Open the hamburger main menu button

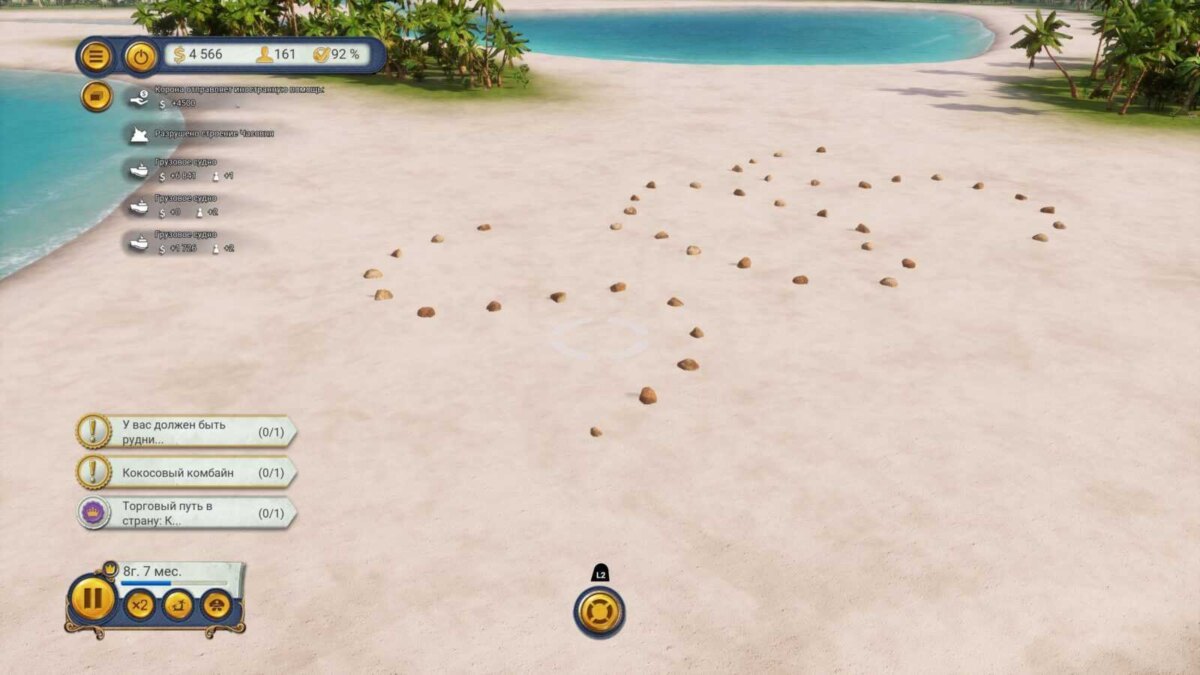pos(96,56)
